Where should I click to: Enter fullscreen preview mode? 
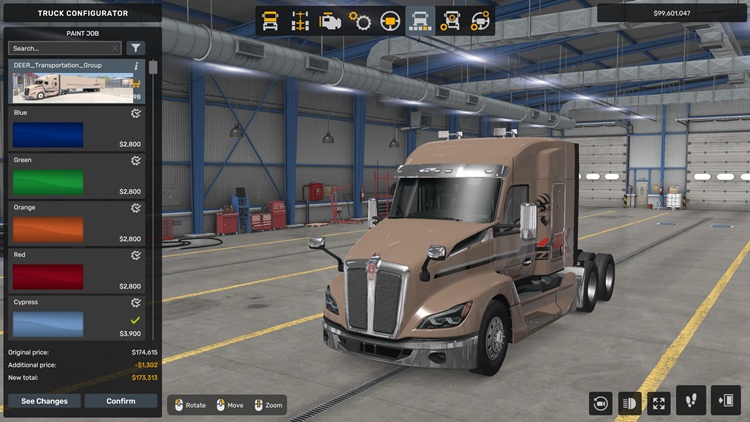point(659,403)
